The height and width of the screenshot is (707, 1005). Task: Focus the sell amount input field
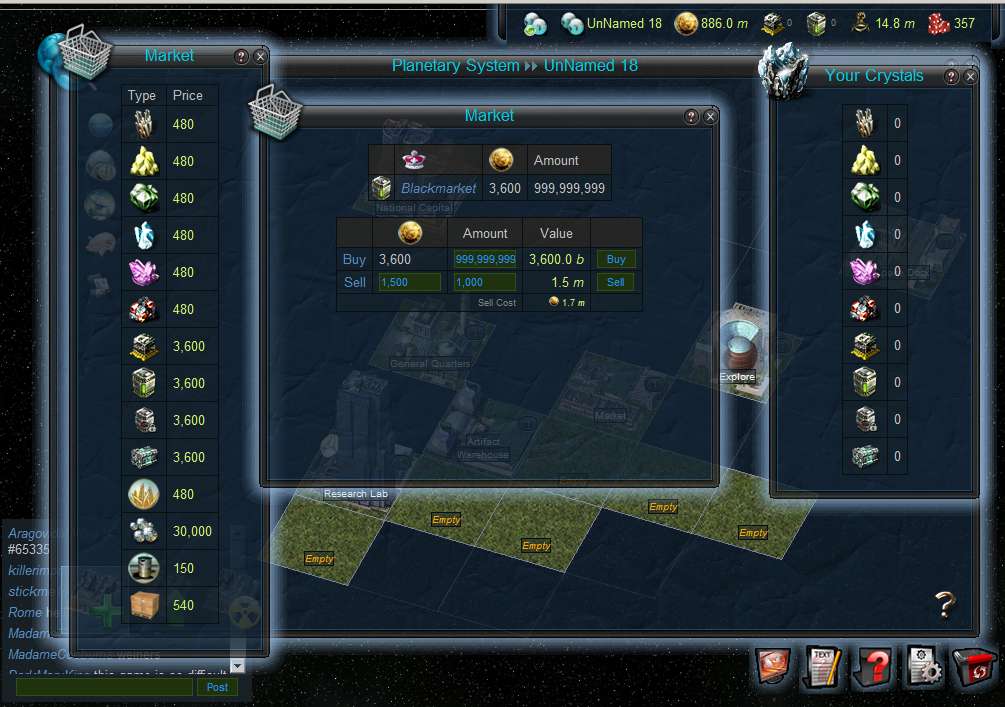coord(485,282)
